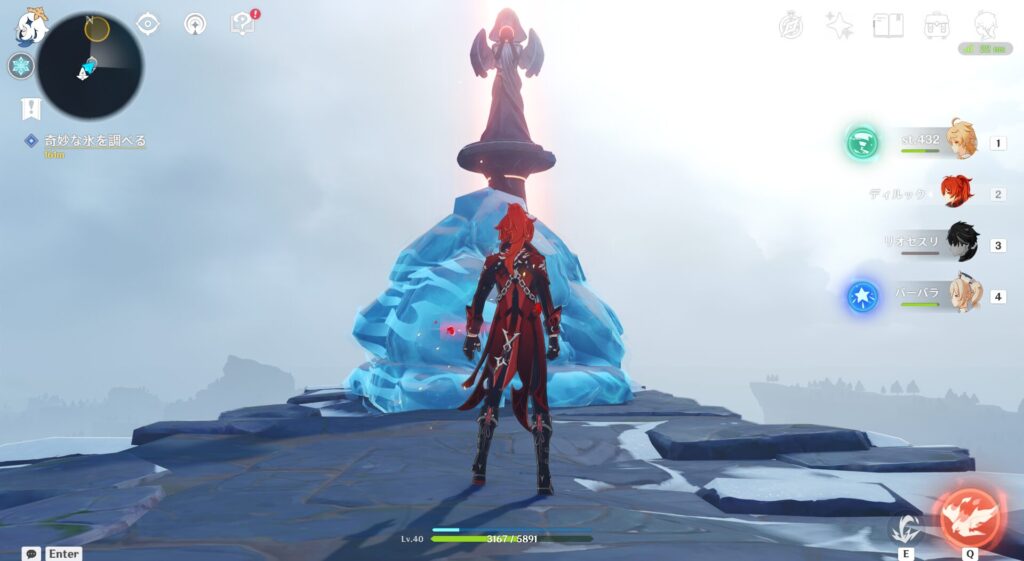Open the wish star icon
Viewport: 1024px width, 561px height.
pos(839,26)
